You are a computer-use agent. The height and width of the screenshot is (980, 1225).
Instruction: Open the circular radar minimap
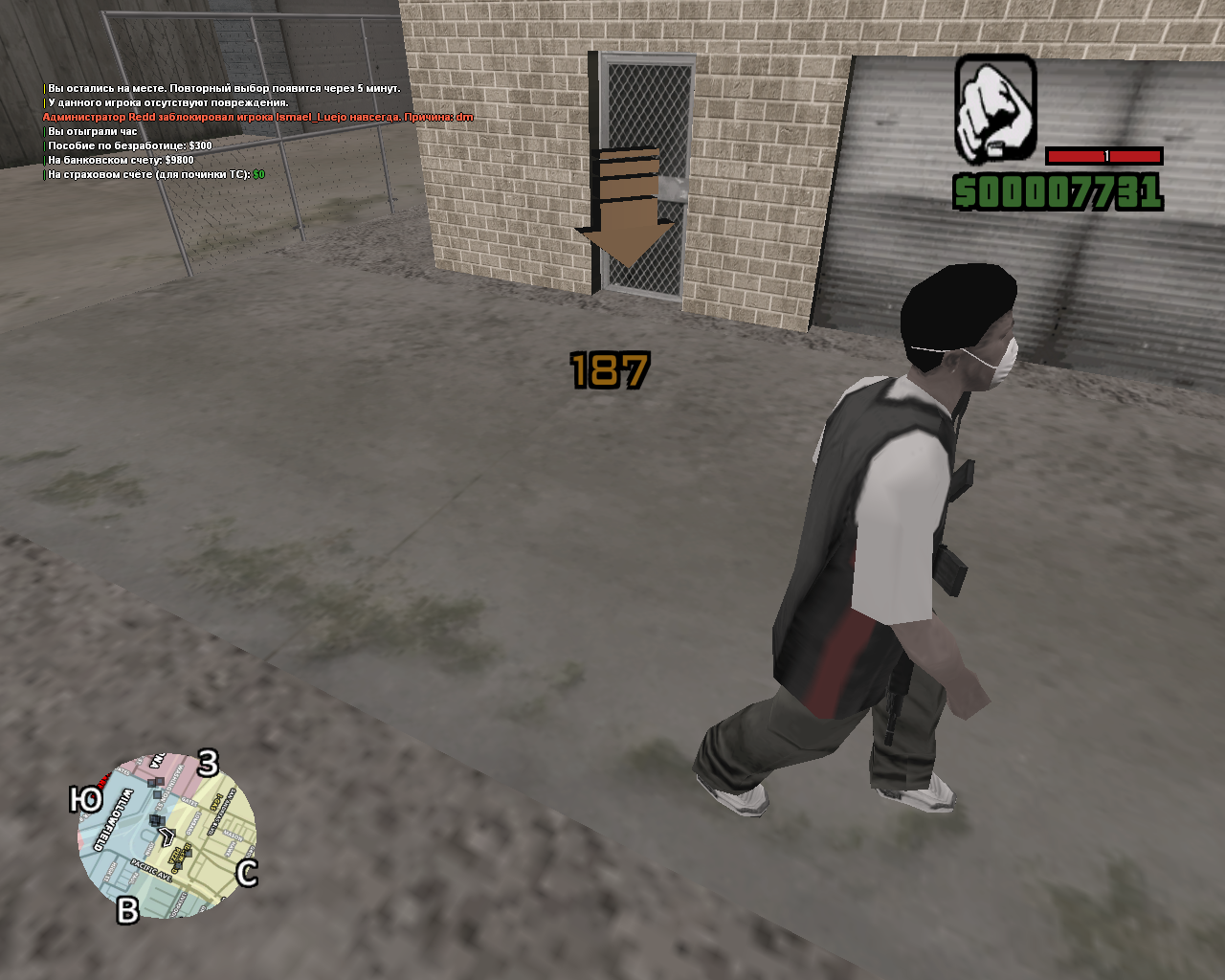point(167,835)
